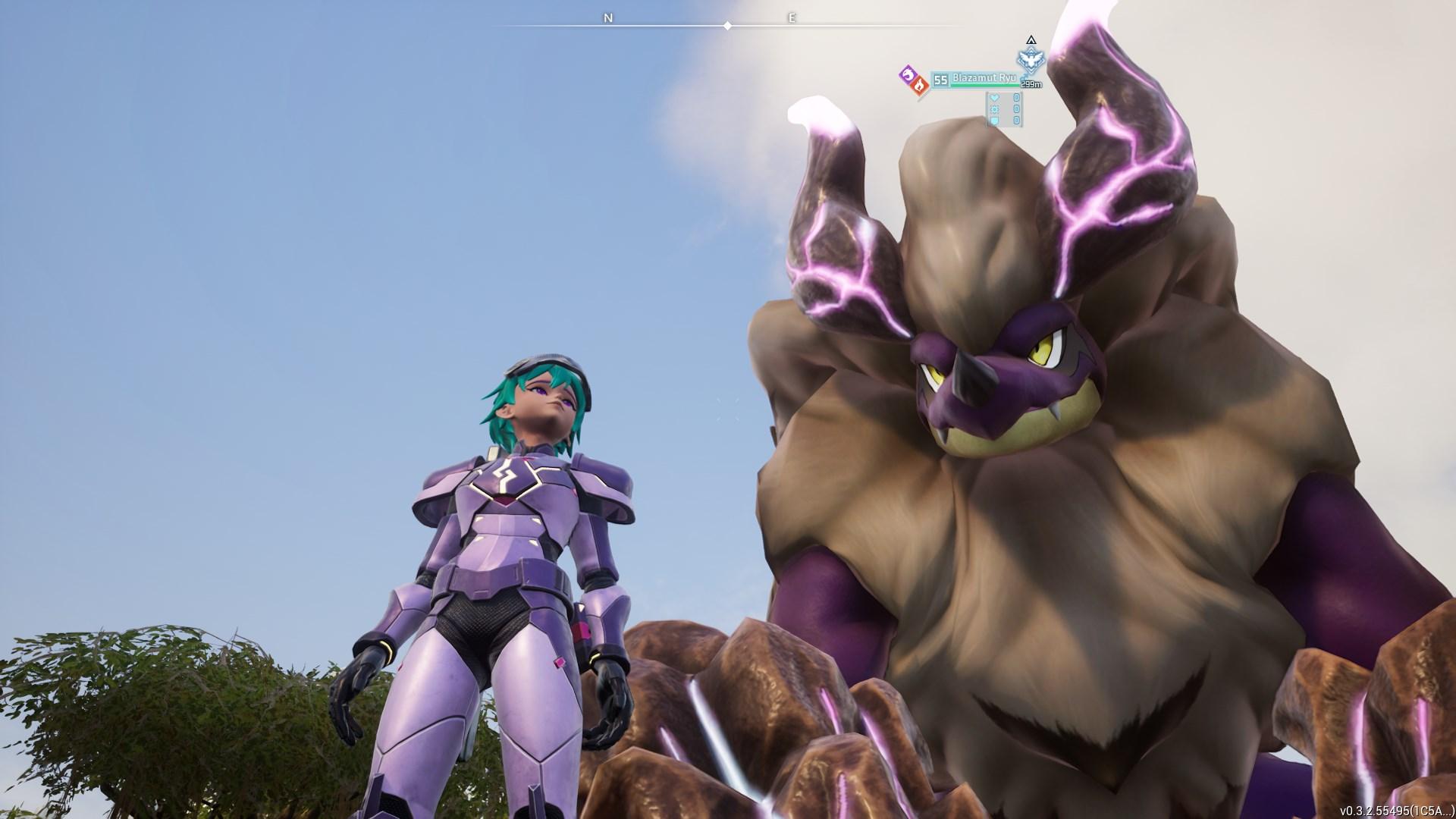Select the purple Dragon element icon
The height and width of the screenshot is (819, 1456).
pos(906,74)
